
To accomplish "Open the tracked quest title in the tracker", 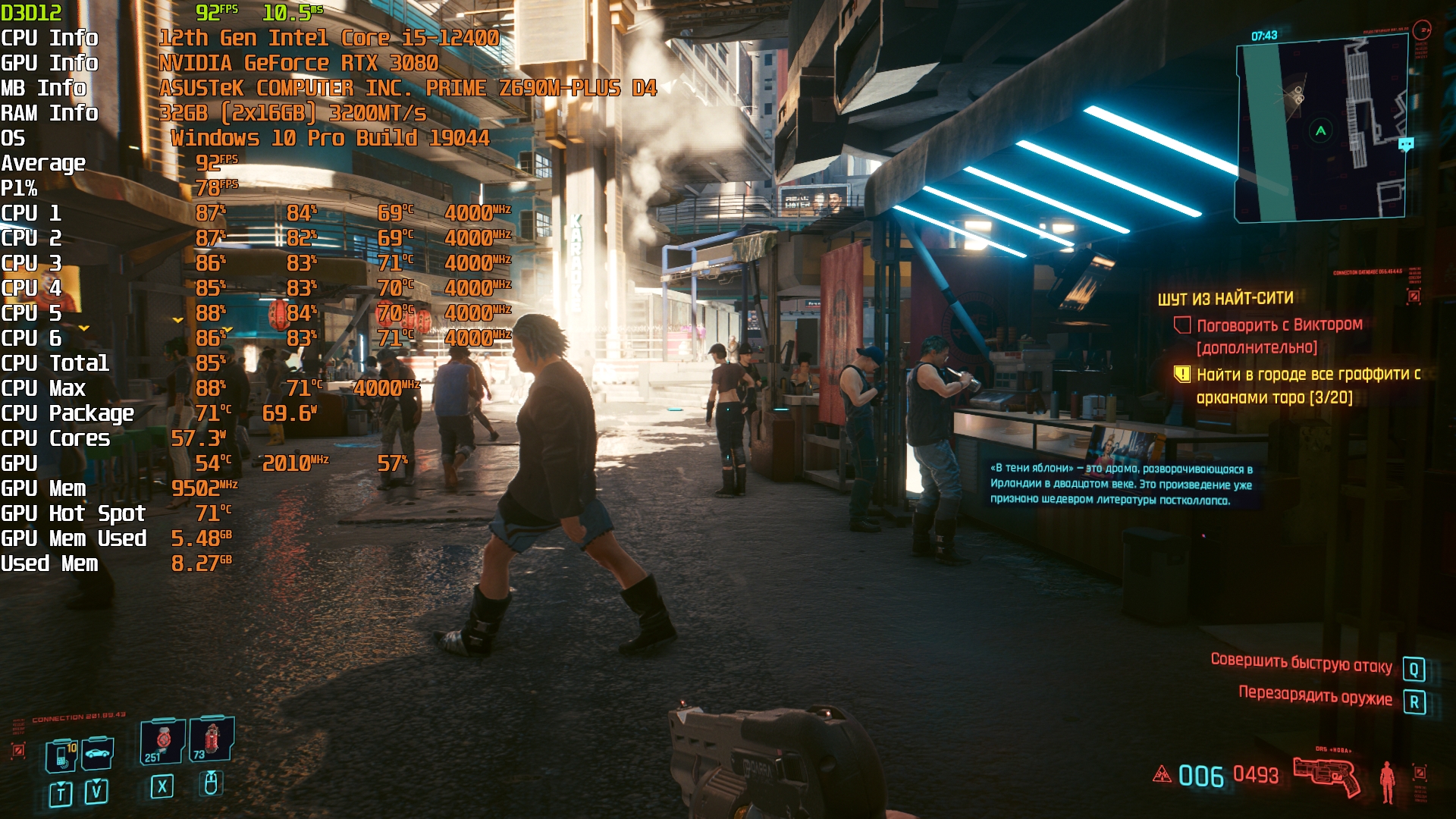I will (1225, 299).
